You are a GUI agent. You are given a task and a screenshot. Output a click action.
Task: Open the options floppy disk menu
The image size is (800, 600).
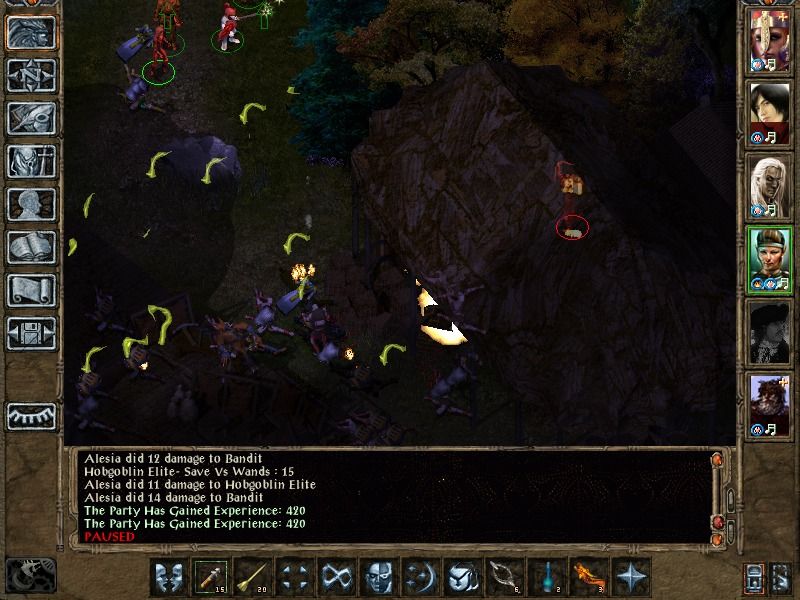point(31,332)
